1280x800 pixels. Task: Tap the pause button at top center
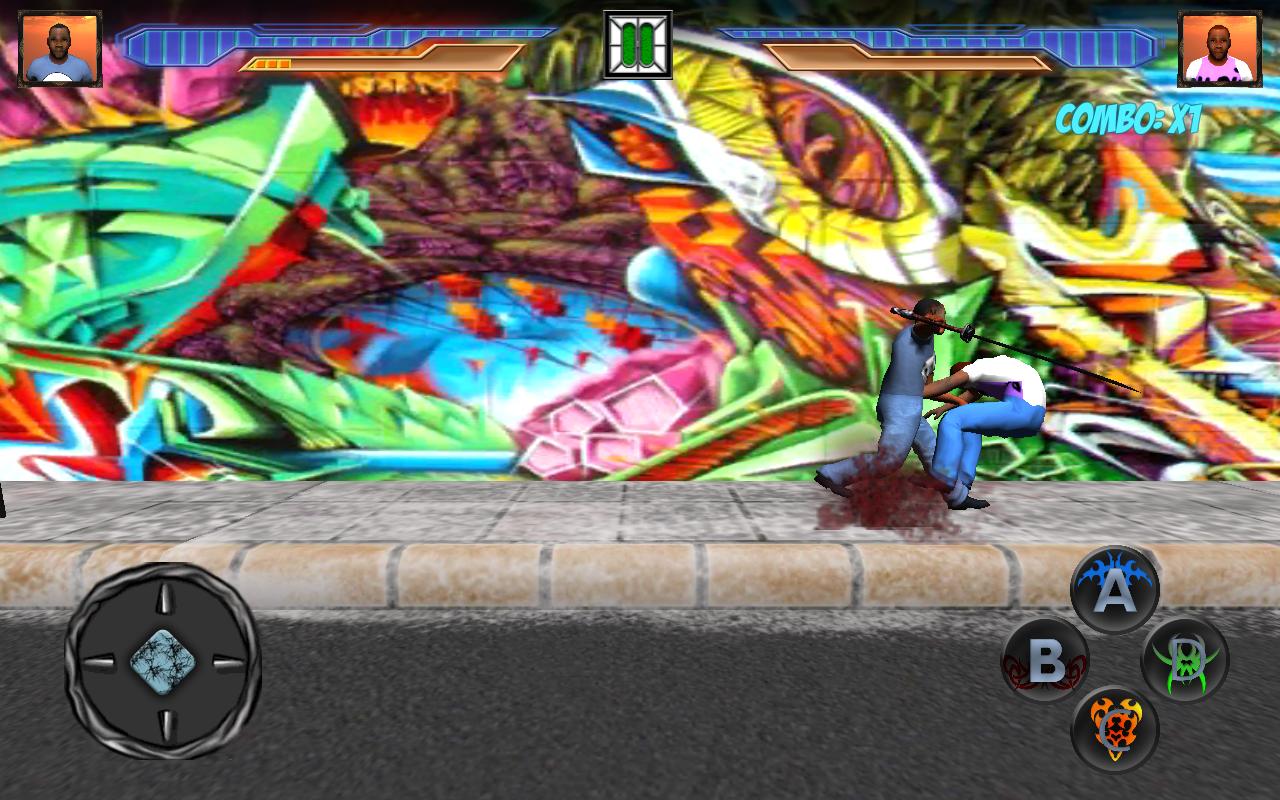tap(639, 42)
